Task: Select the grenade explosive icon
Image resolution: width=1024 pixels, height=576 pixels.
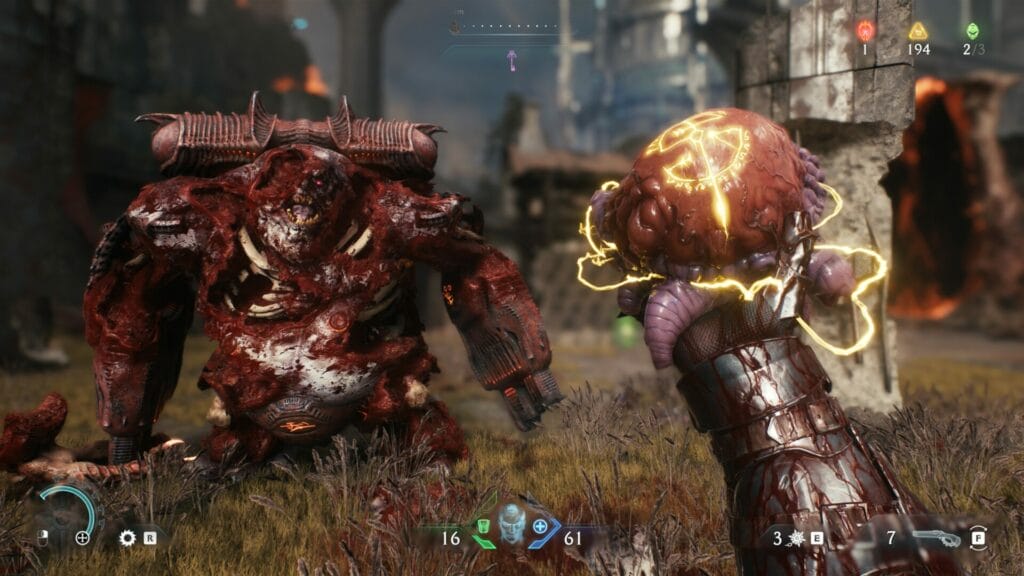Action: tap(797, 538)
